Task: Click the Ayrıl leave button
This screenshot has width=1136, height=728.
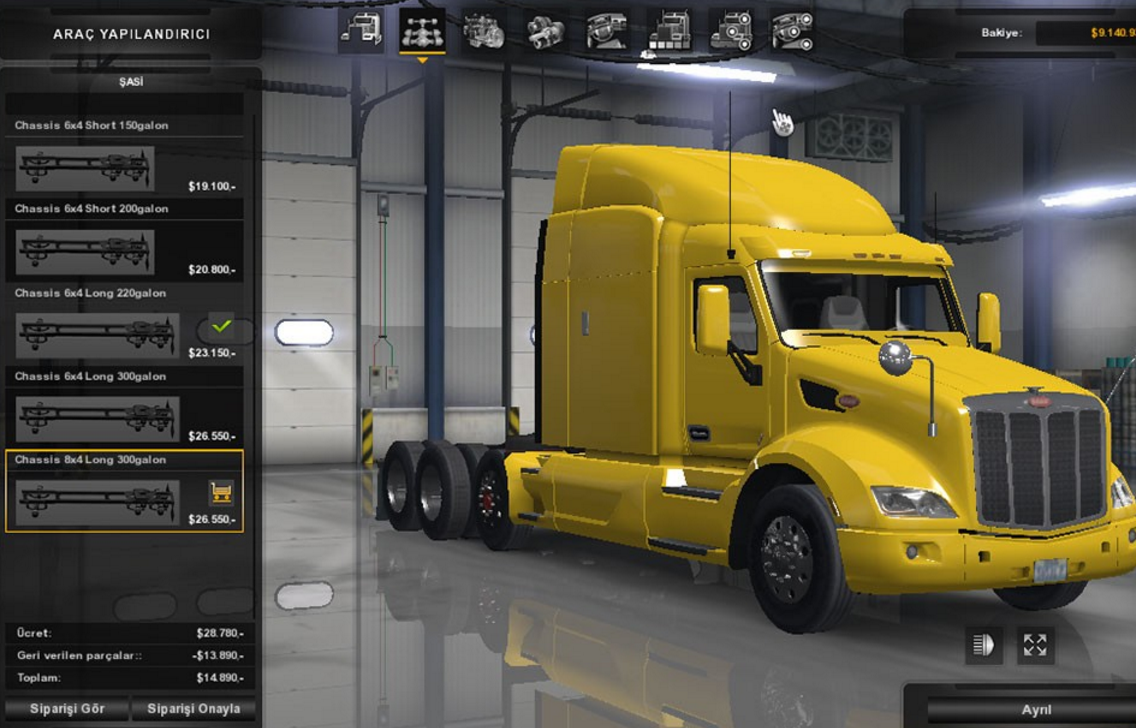Action: click(x=1036, y=710)
